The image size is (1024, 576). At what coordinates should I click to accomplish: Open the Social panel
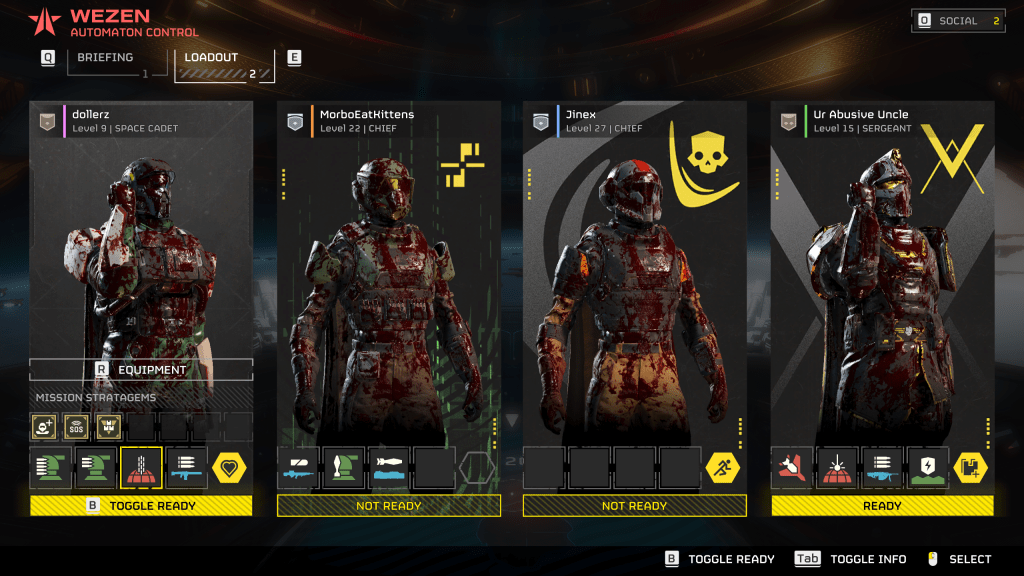[x=958, y=20]
